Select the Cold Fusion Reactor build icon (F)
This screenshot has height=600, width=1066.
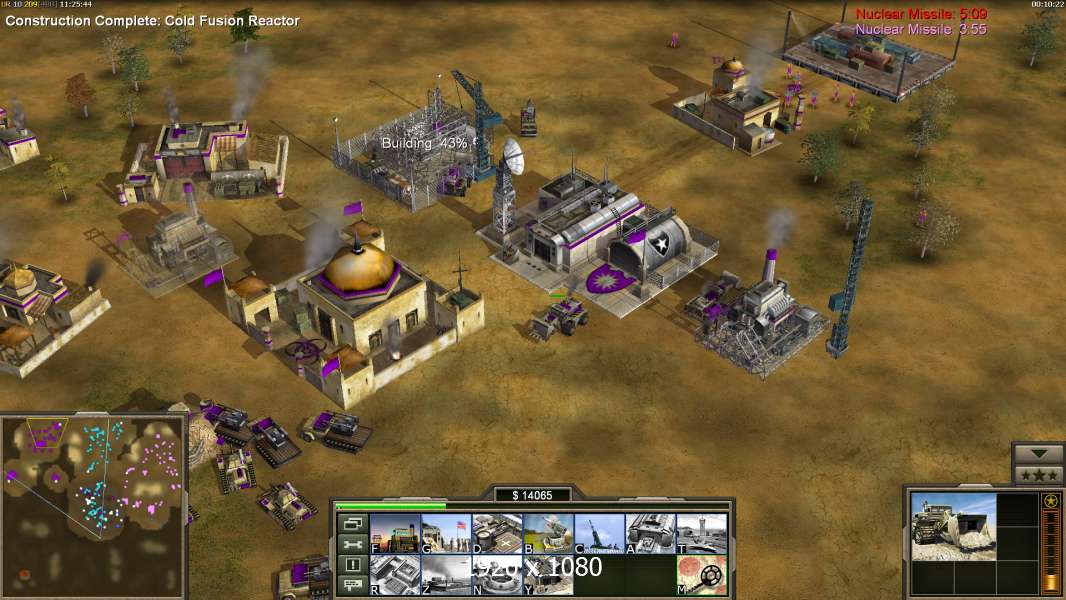point(395,533)
